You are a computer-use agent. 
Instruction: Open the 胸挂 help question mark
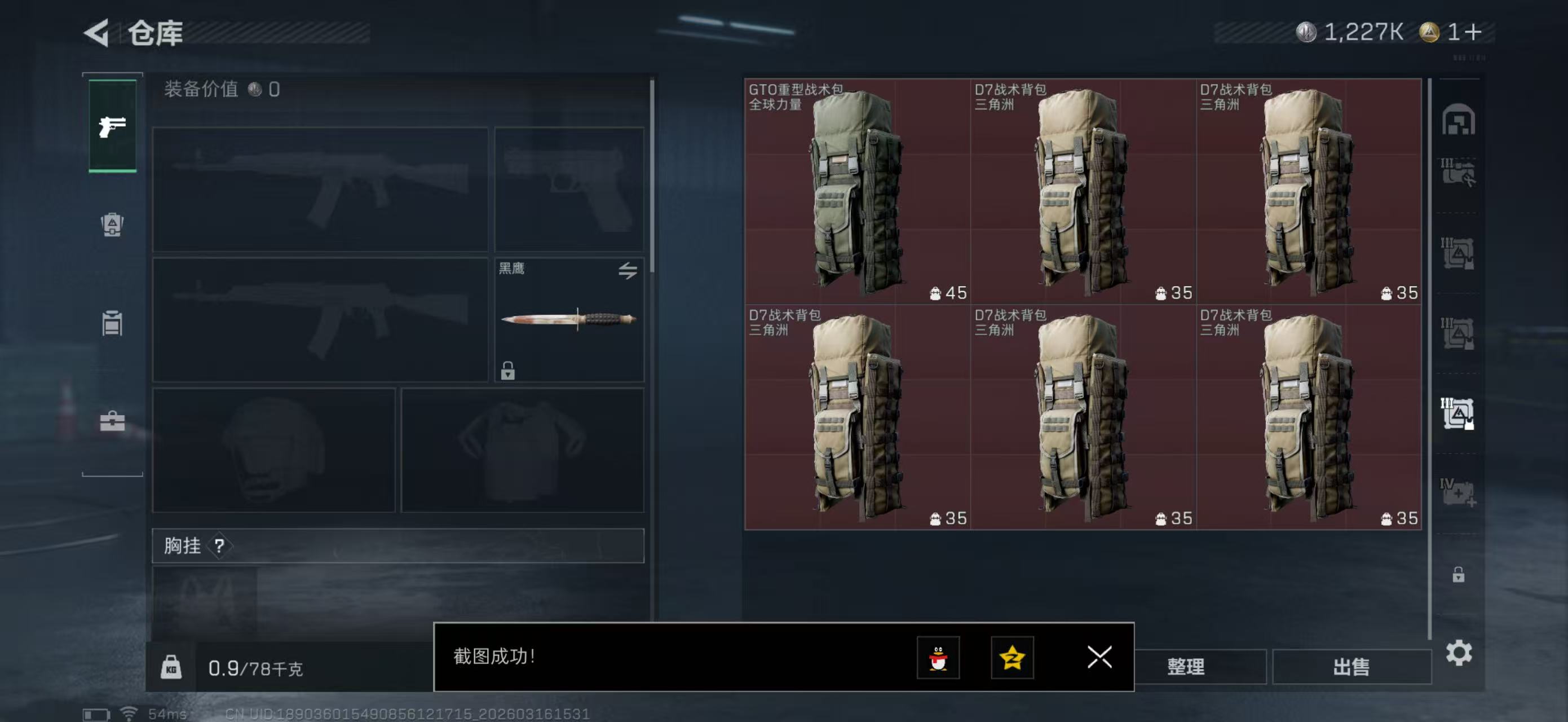pos(219,545)
